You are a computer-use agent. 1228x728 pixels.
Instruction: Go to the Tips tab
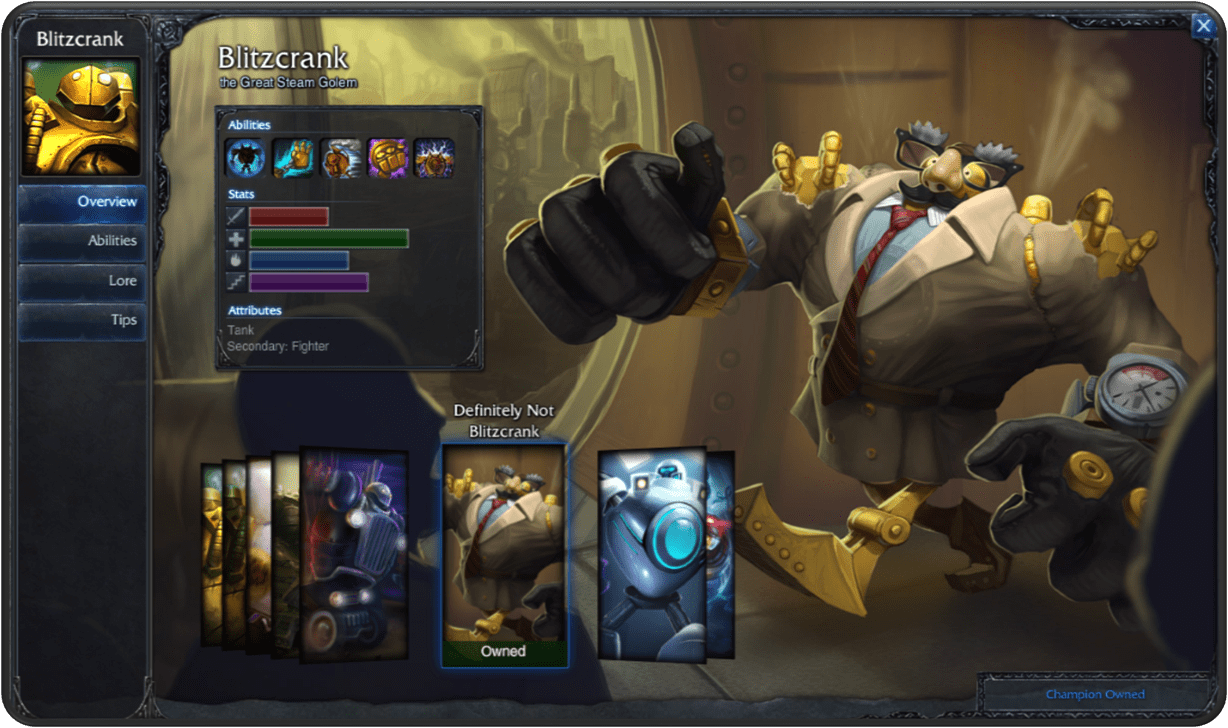(83, 321)
